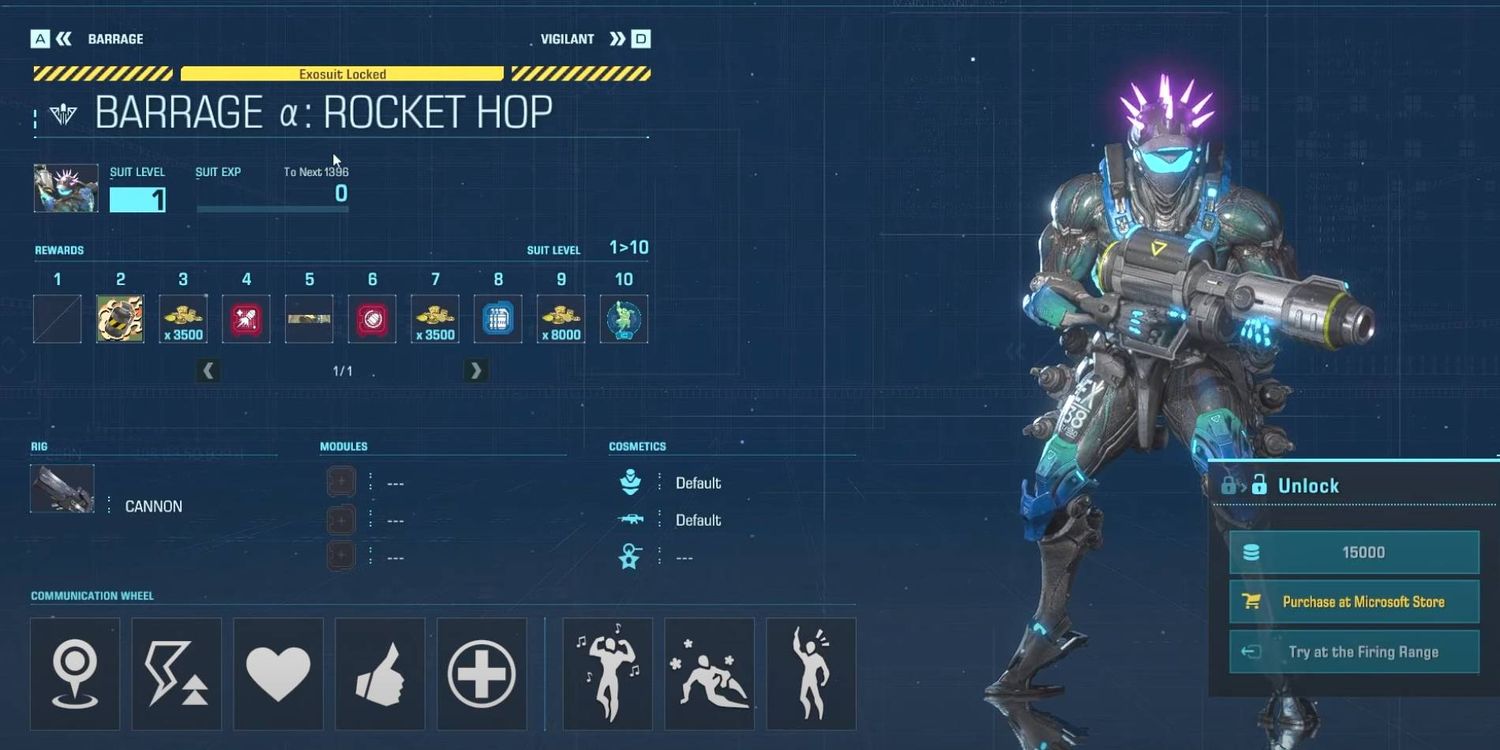Screen dimensions: 1500x750
Task: Open the weapon skin cosmetic Default
Action: click(x=697, y=520)
